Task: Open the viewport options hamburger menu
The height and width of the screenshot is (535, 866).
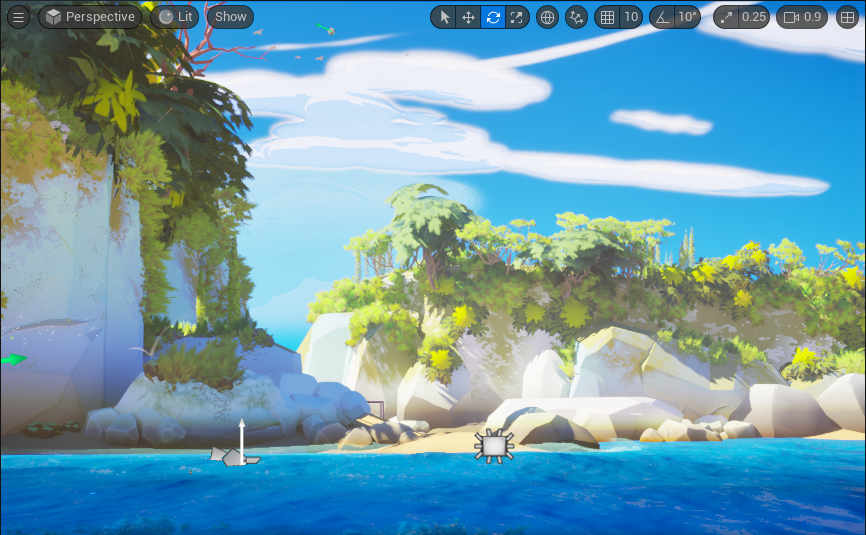Action: pyautogui.click(x=18, y=17)
